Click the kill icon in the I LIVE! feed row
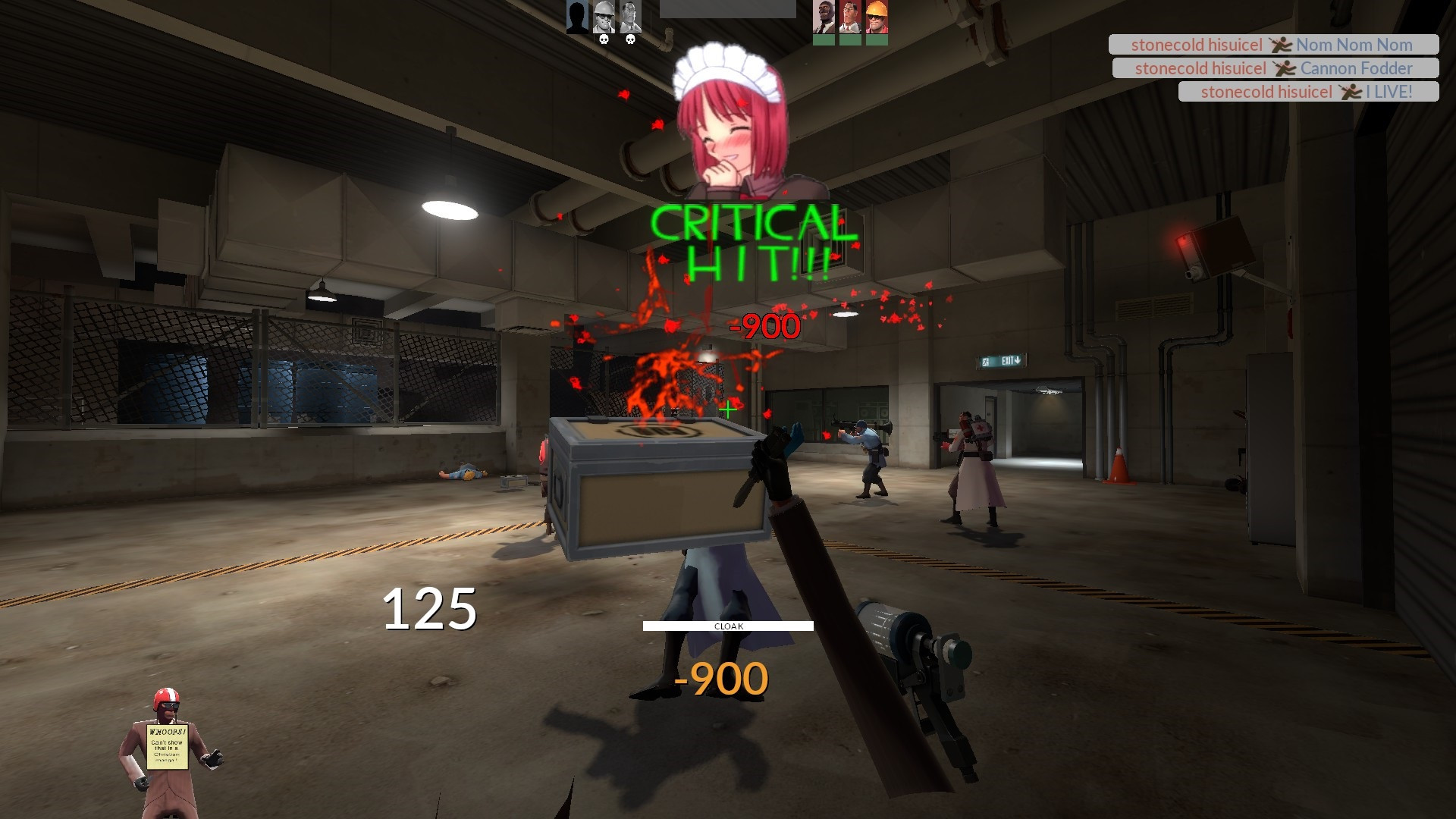 click(x=1349, y=91)
